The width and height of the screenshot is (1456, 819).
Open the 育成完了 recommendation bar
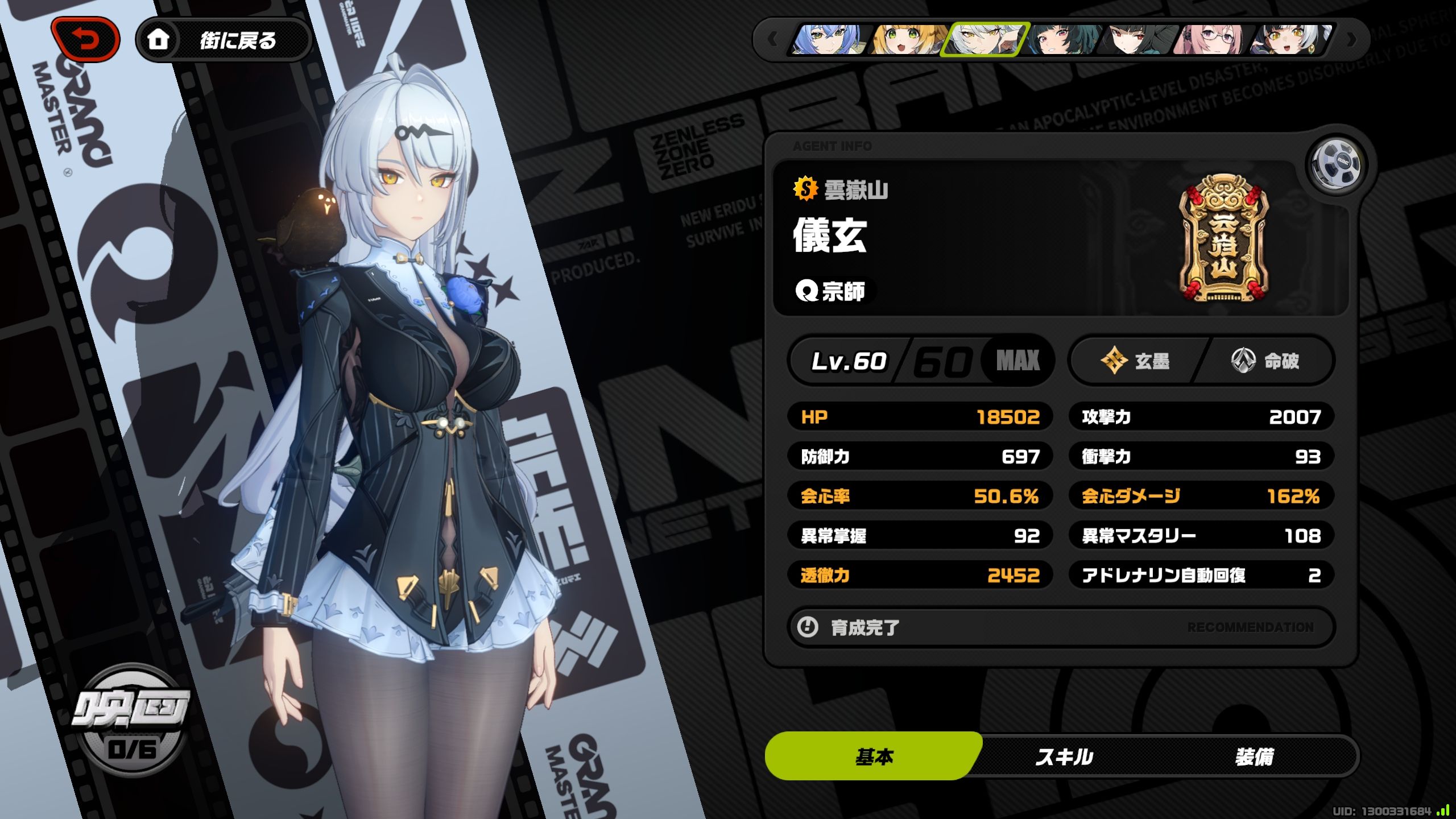[1061, 627]
